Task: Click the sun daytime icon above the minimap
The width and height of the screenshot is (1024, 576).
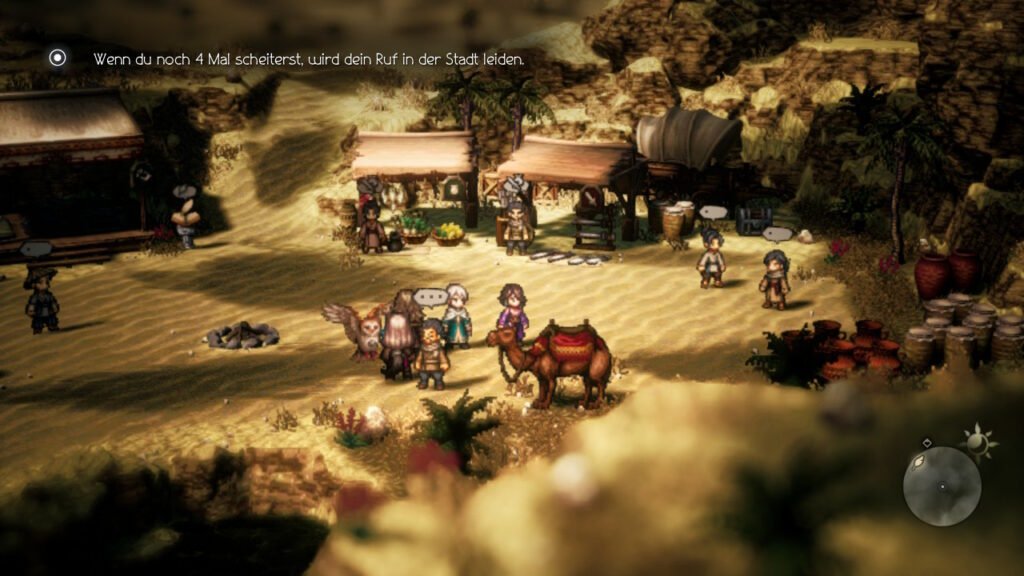Action: [976, 438]
